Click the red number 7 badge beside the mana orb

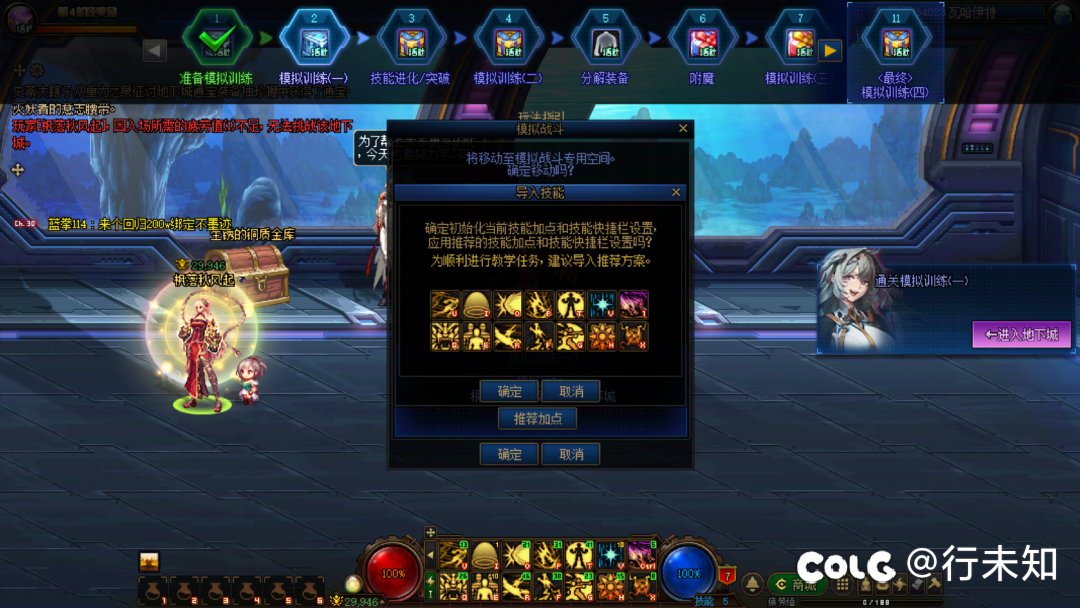[727, 575]
